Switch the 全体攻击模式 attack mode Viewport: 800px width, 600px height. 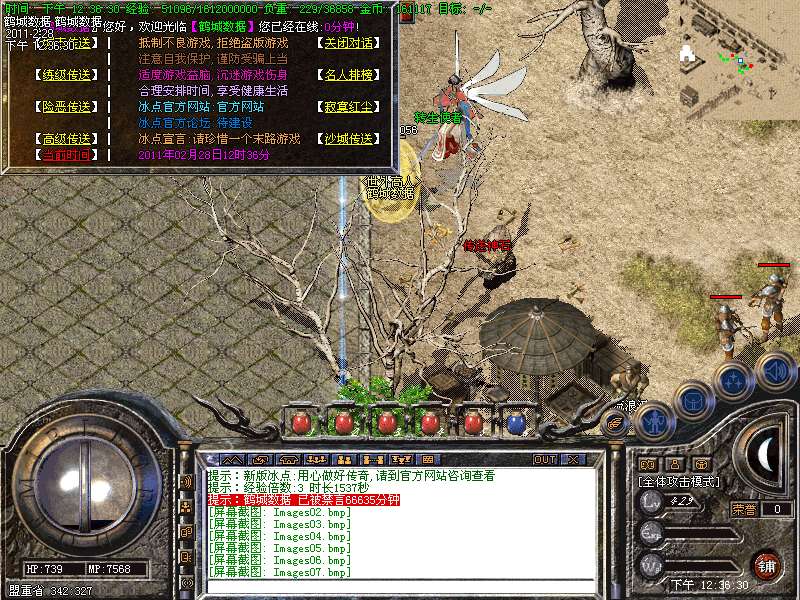click(676, 481)
